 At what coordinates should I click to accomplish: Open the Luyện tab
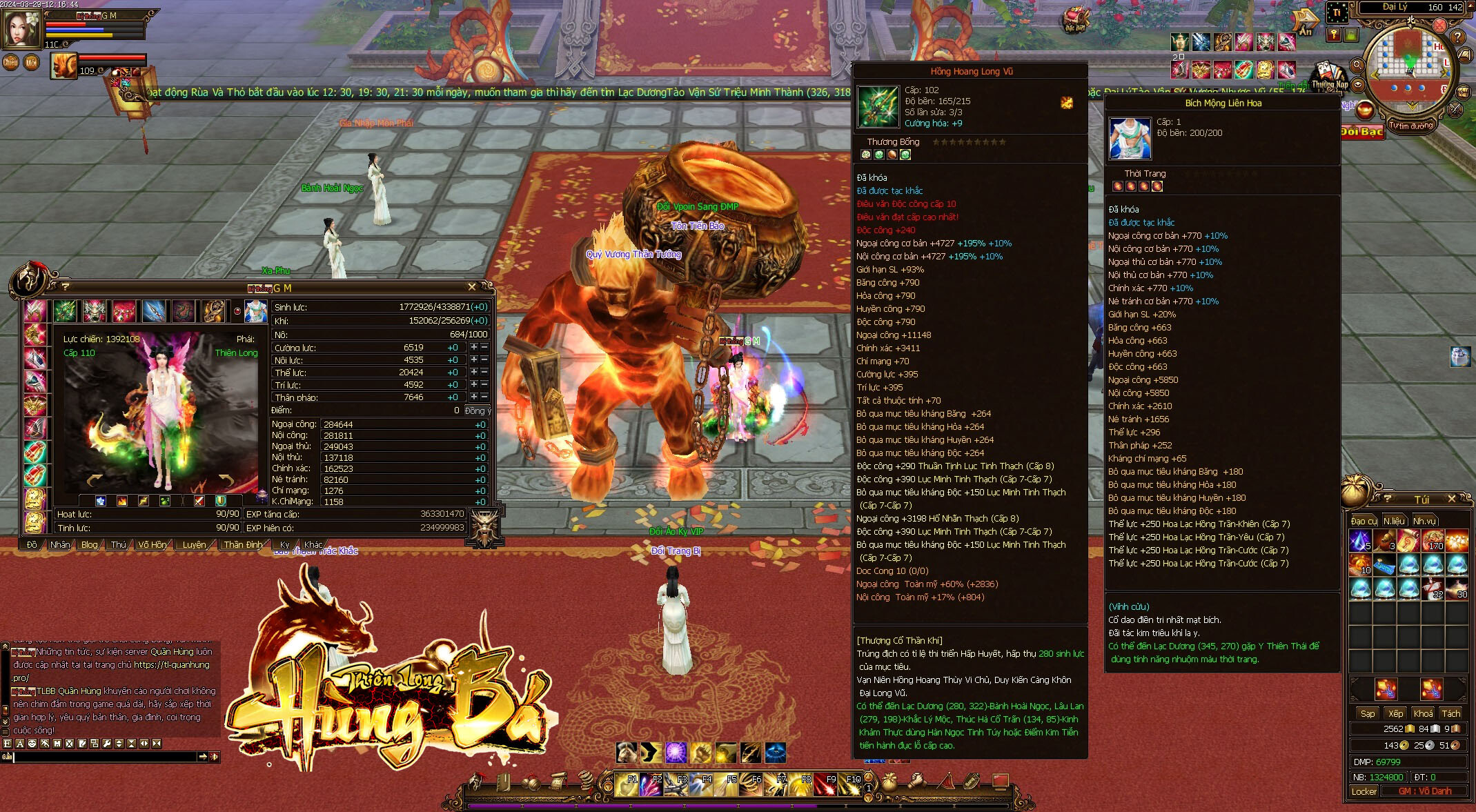(194, 544)
